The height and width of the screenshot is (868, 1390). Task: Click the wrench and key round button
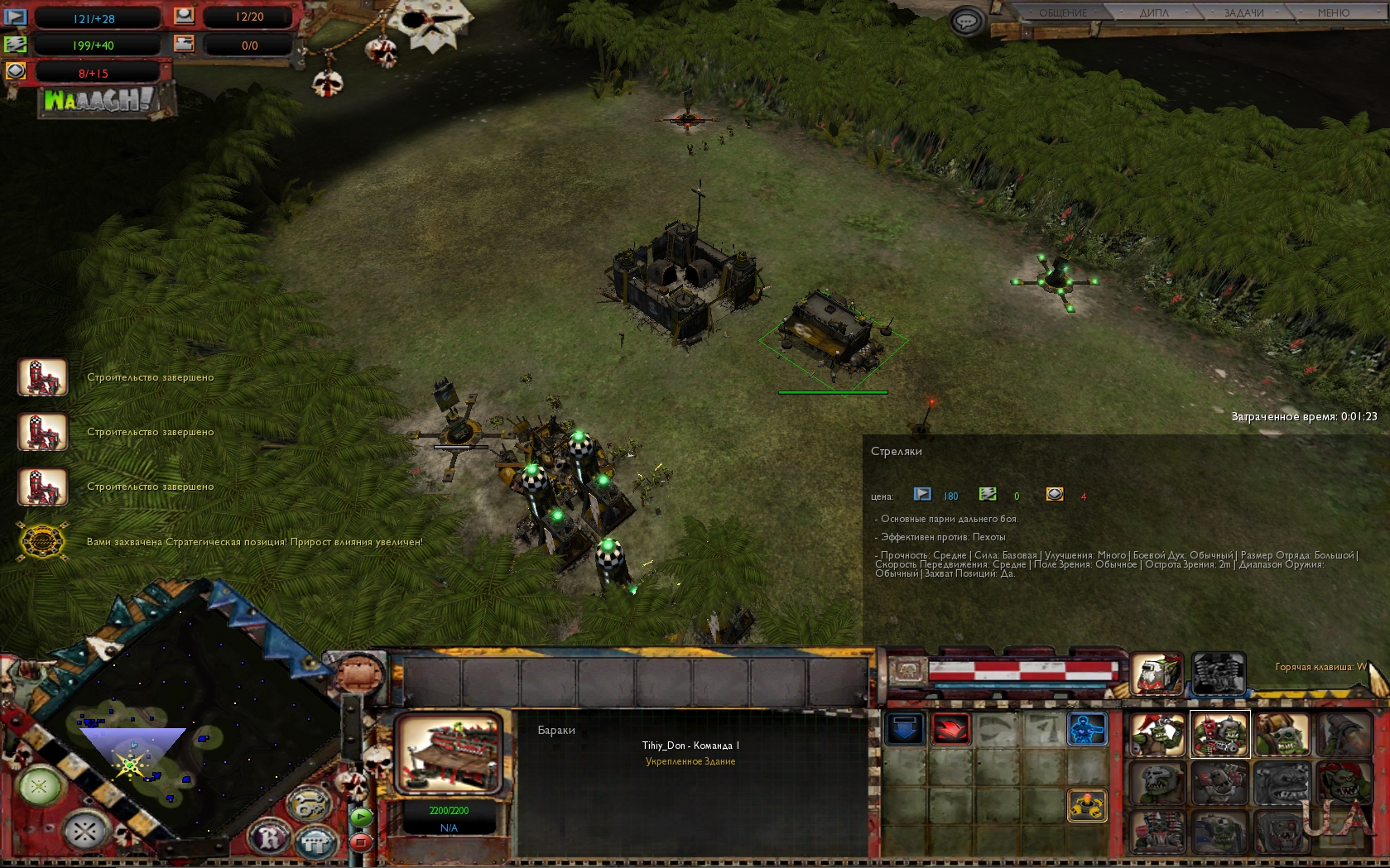309,804
